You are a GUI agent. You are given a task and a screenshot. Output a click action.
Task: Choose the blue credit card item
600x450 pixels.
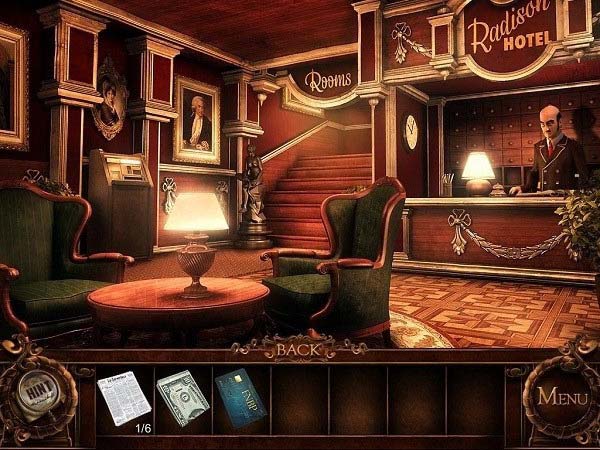coord(238,398)
